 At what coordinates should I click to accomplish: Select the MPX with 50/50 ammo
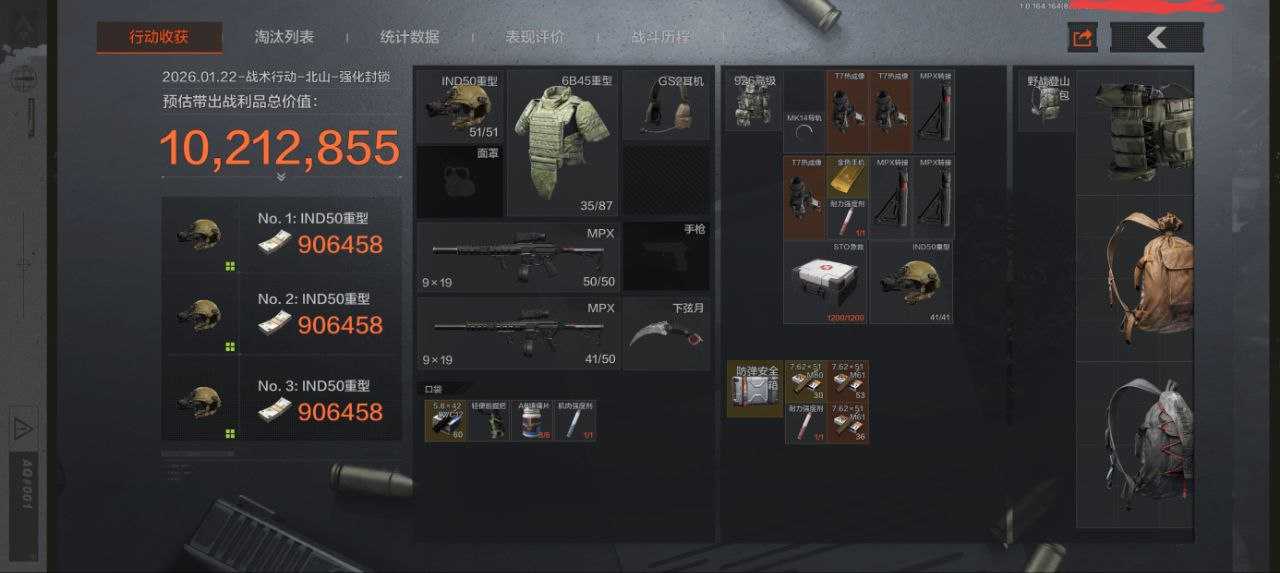tap(515, 256)
